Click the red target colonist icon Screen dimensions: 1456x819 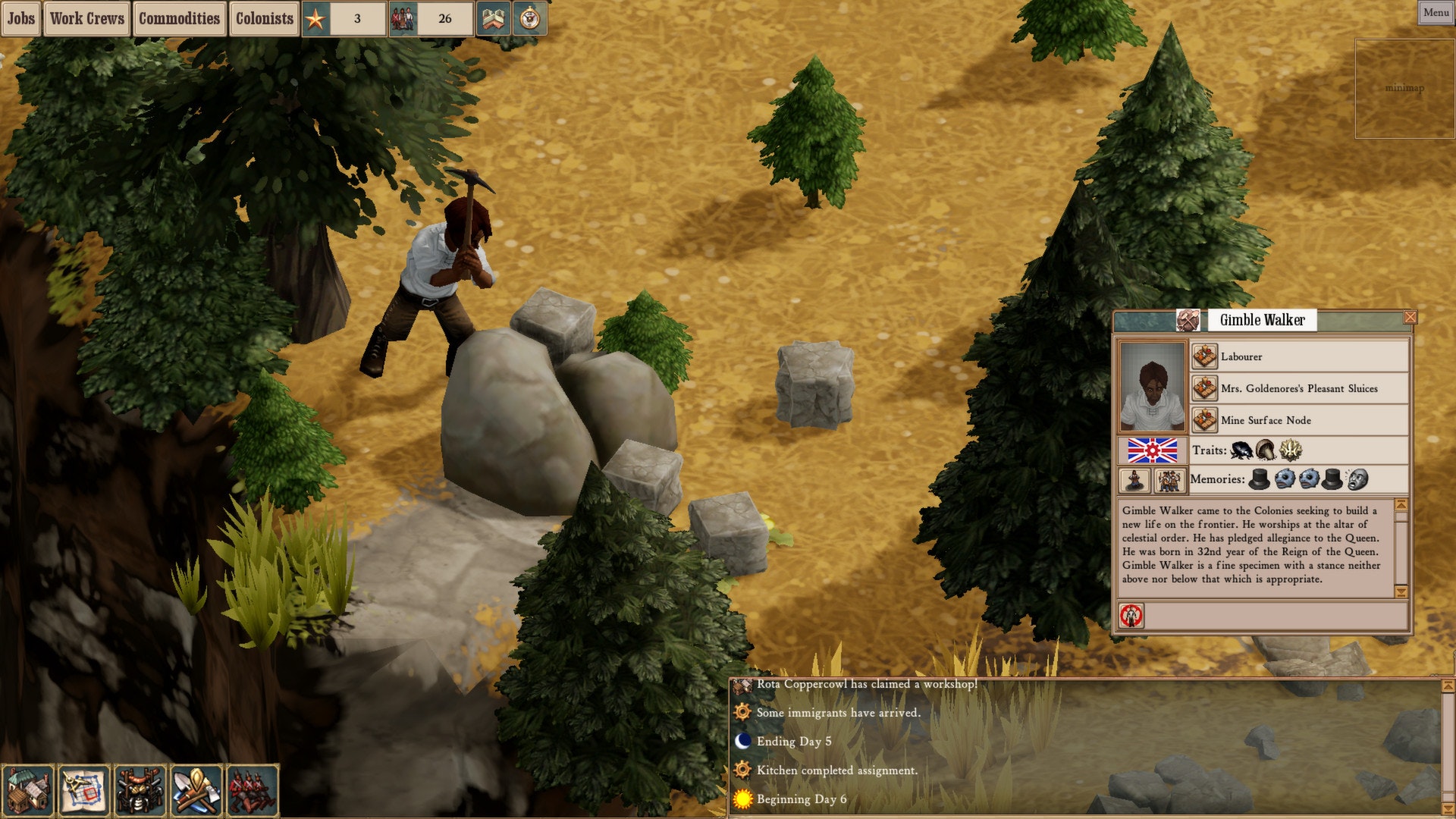coord(1131,616)
